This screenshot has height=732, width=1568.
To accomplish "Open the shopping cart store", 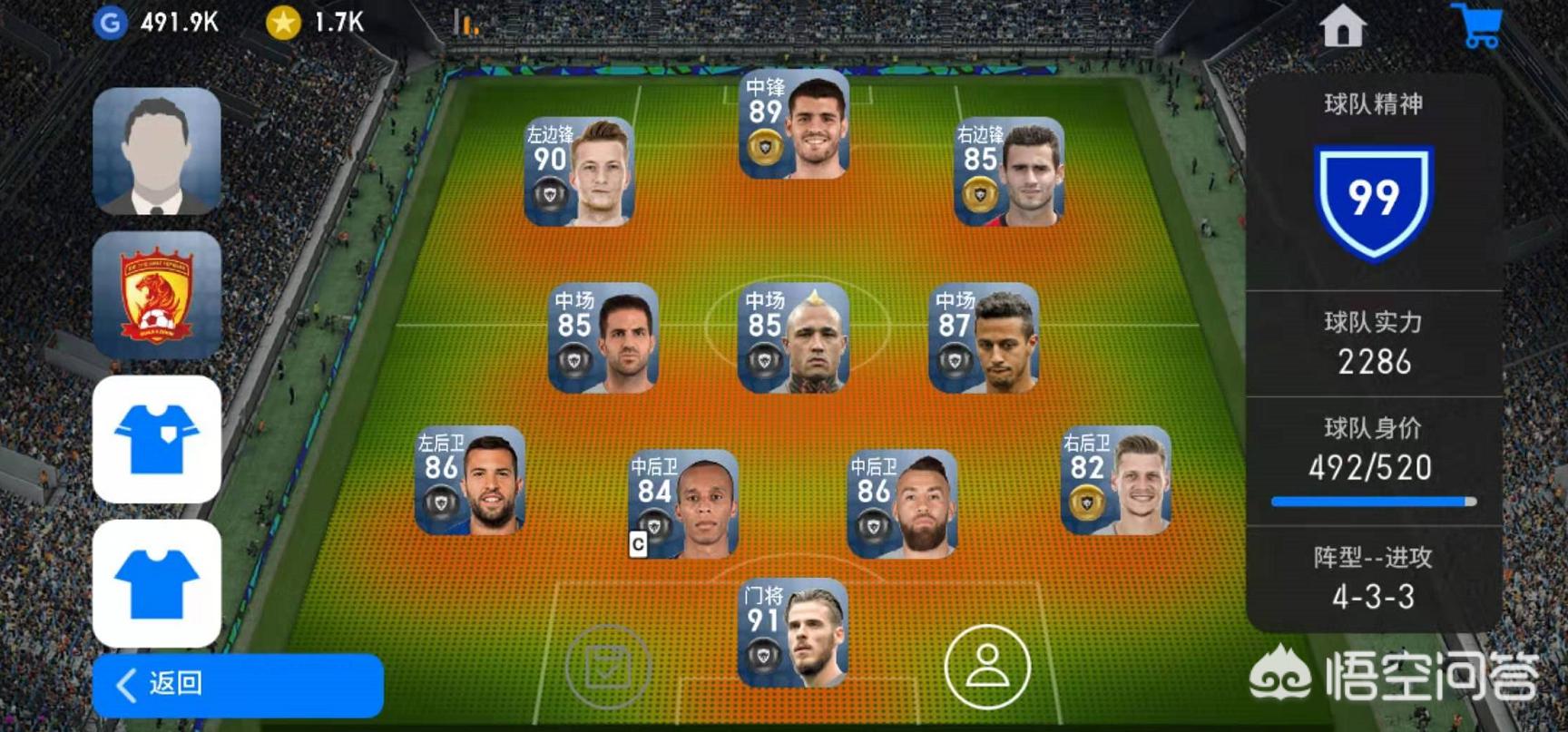I will pos(1478,26).
